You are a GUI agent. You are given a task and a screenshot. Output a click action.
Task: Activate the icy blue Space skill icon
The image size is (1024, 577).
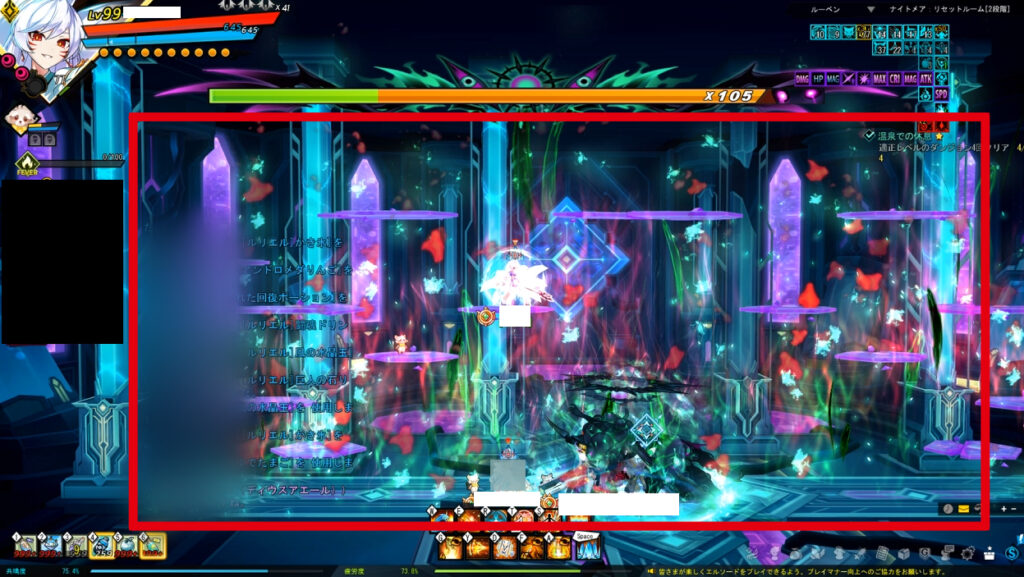point(587,547)
